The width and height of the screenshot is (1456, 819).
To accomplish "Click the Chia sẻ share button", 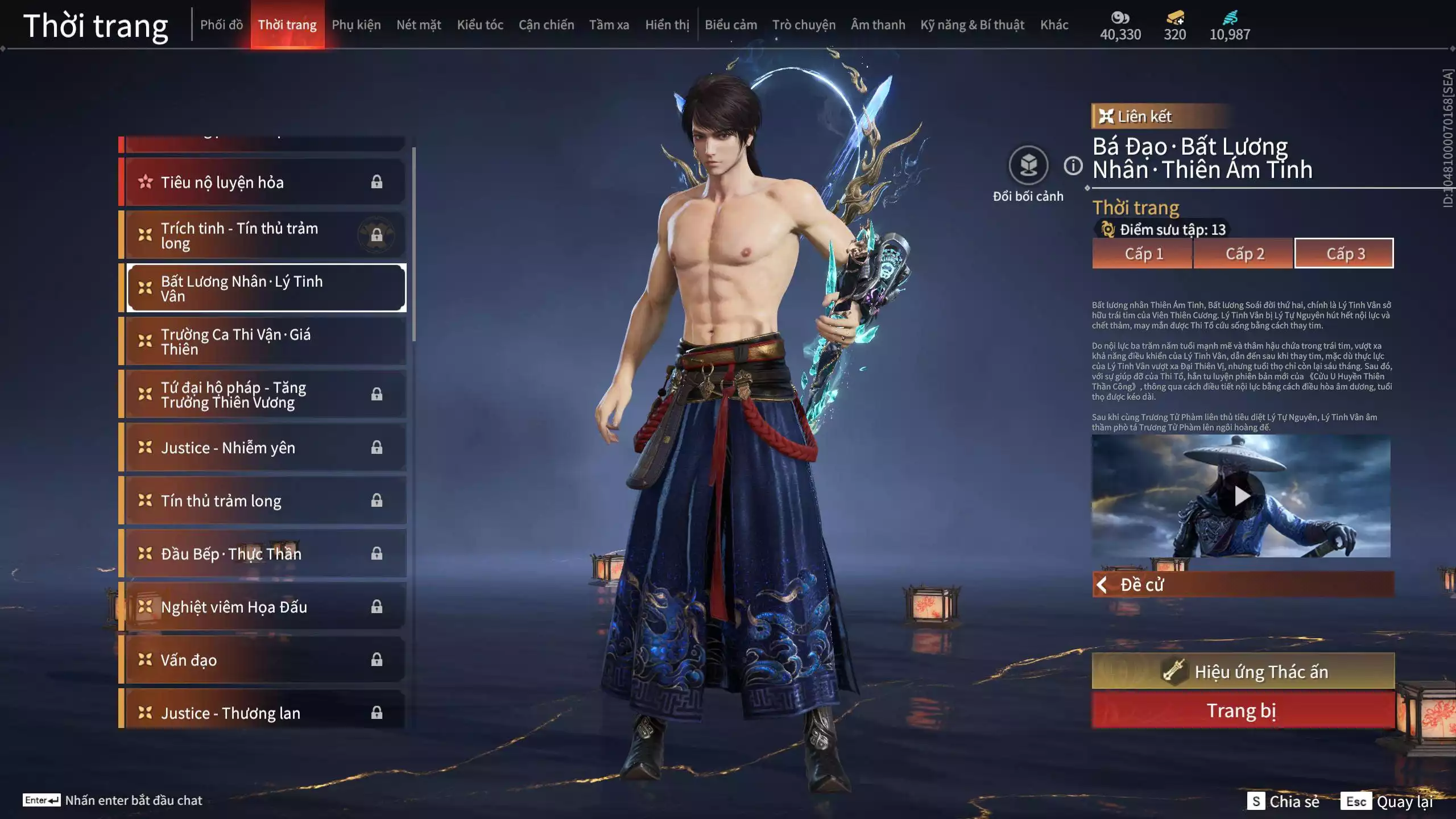I will tap(1284, 801).
